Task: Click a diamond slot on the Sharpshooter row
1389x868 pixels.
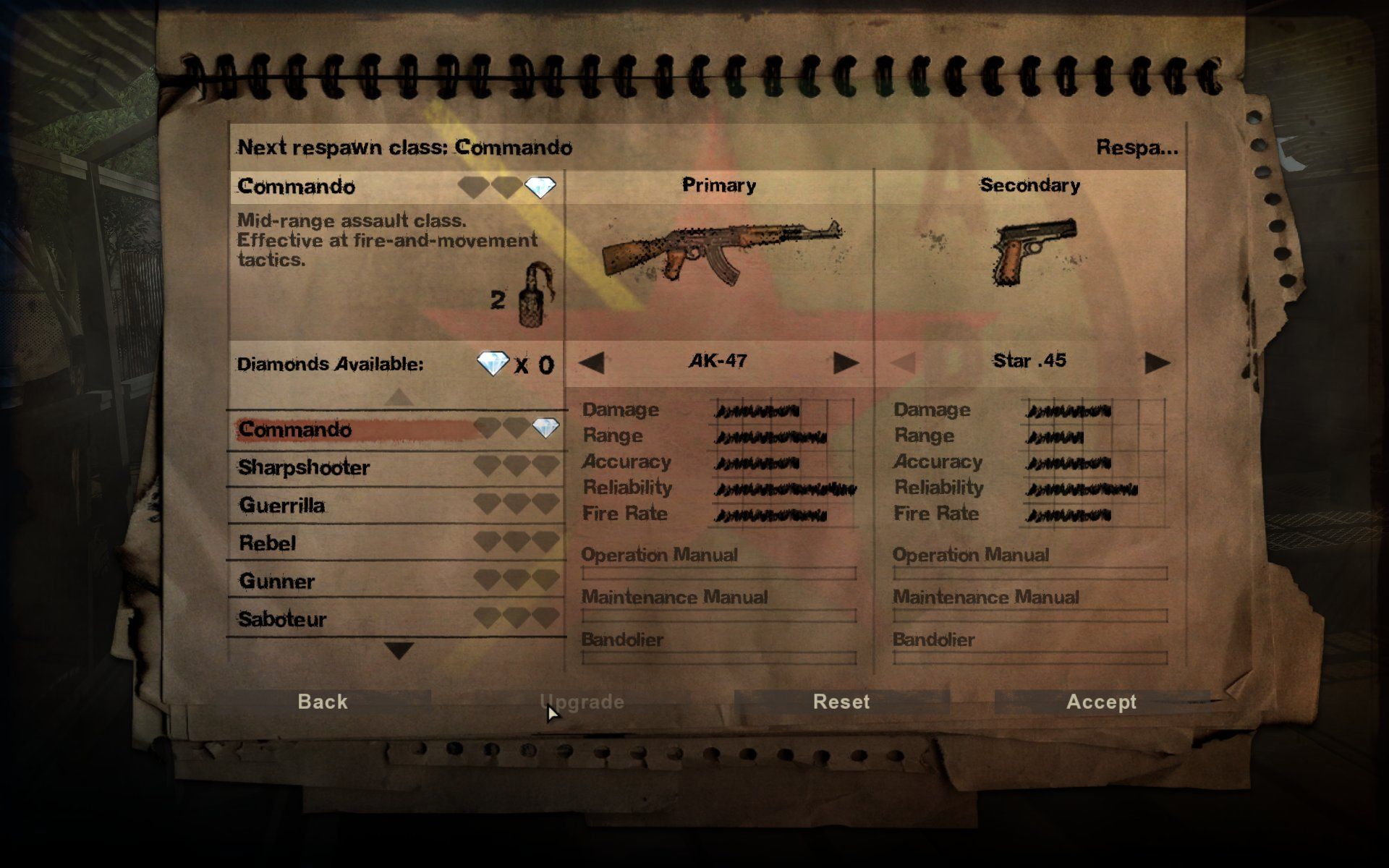Action: tap(514, 467)
